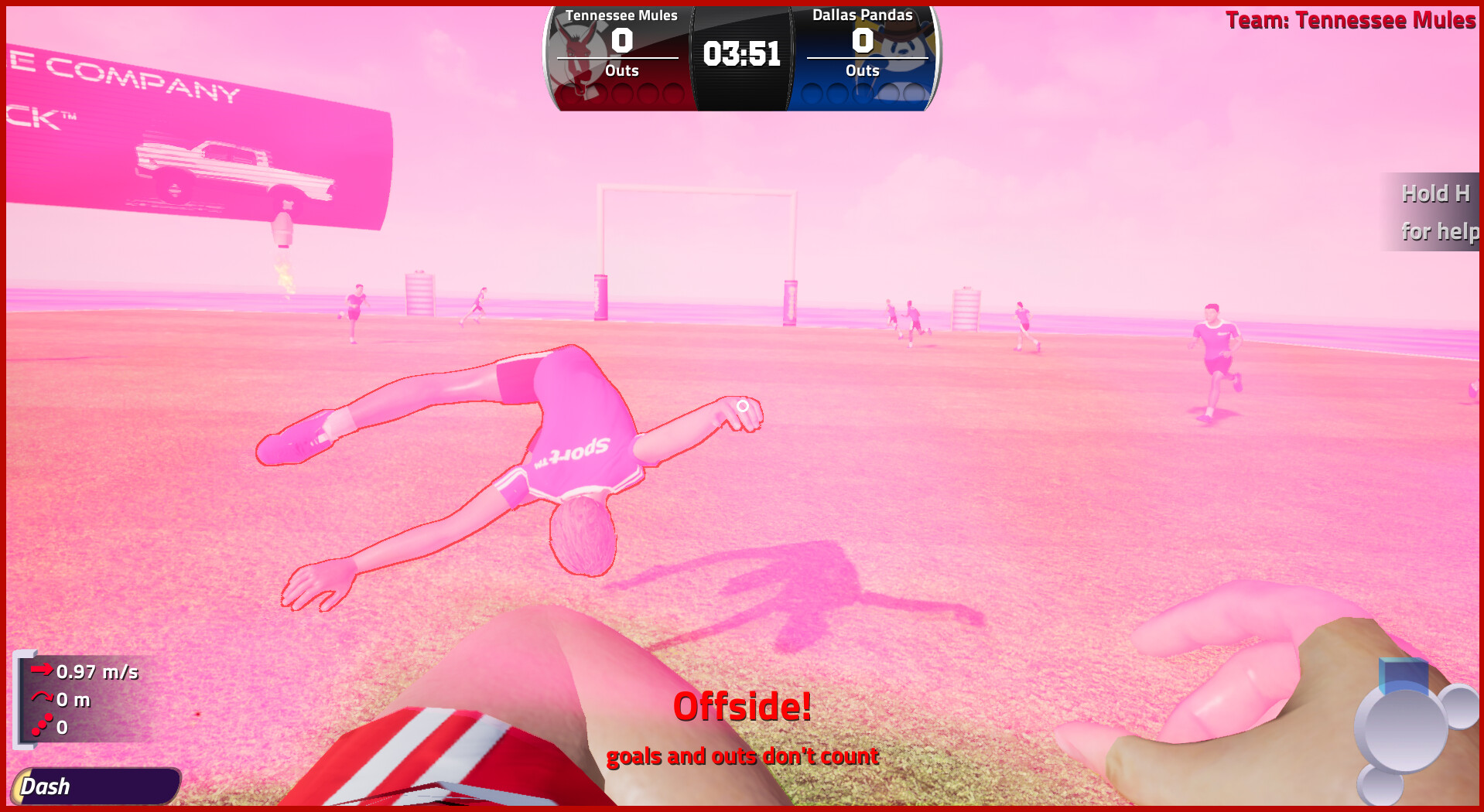The image size is (1484, 812).
Task: Select the red speed arrow icon
Action: click(41, 671)
